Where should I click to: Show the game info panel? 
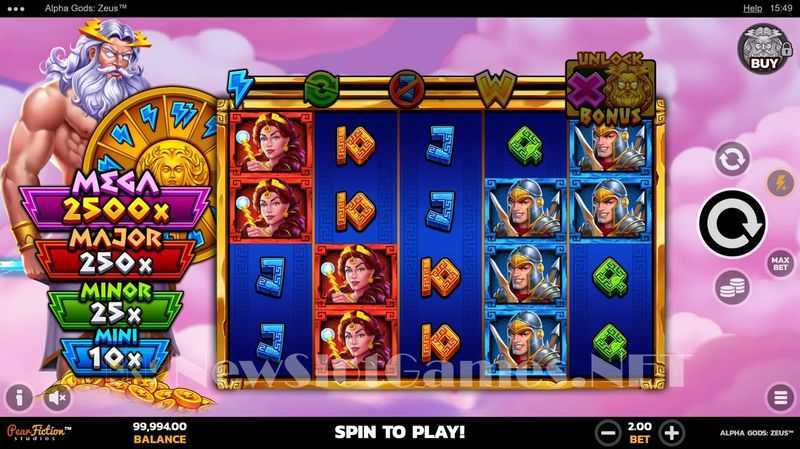pyautogui.click(x=19, y=397)
